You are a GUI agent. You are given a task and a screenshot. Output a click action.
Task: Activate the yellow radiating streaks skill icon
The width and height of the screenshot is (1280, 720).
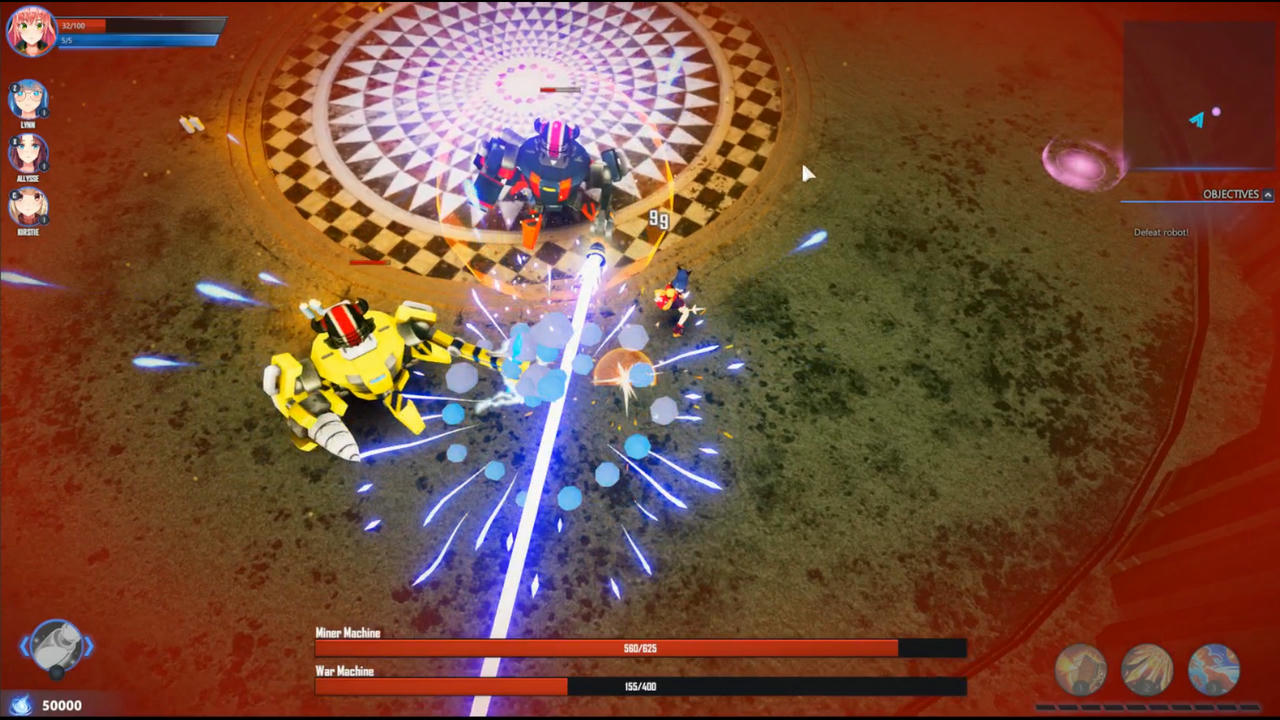pos(1147,670)
